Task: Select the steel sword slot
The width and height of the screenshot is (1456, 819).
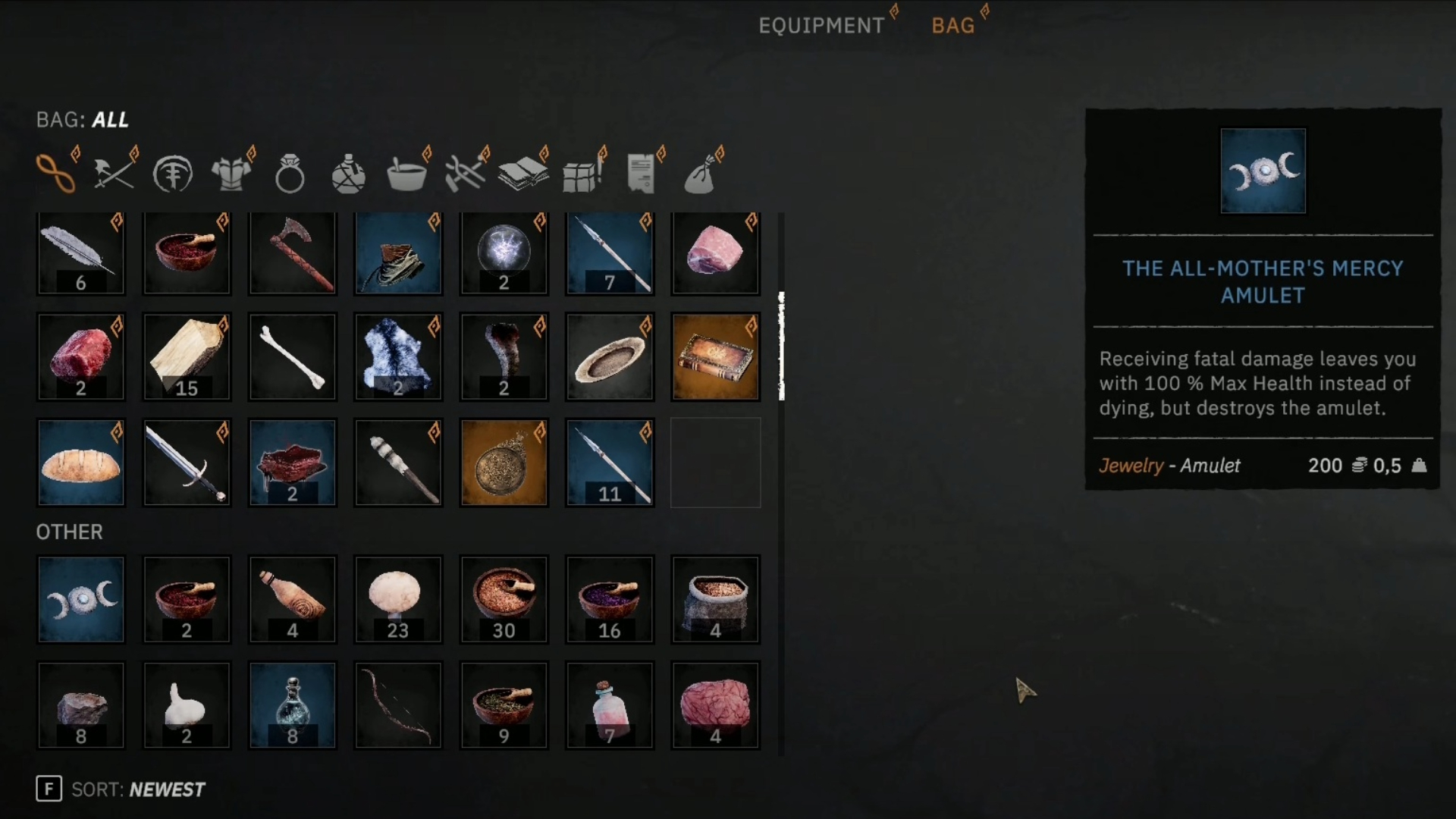Action: [187, 463]
